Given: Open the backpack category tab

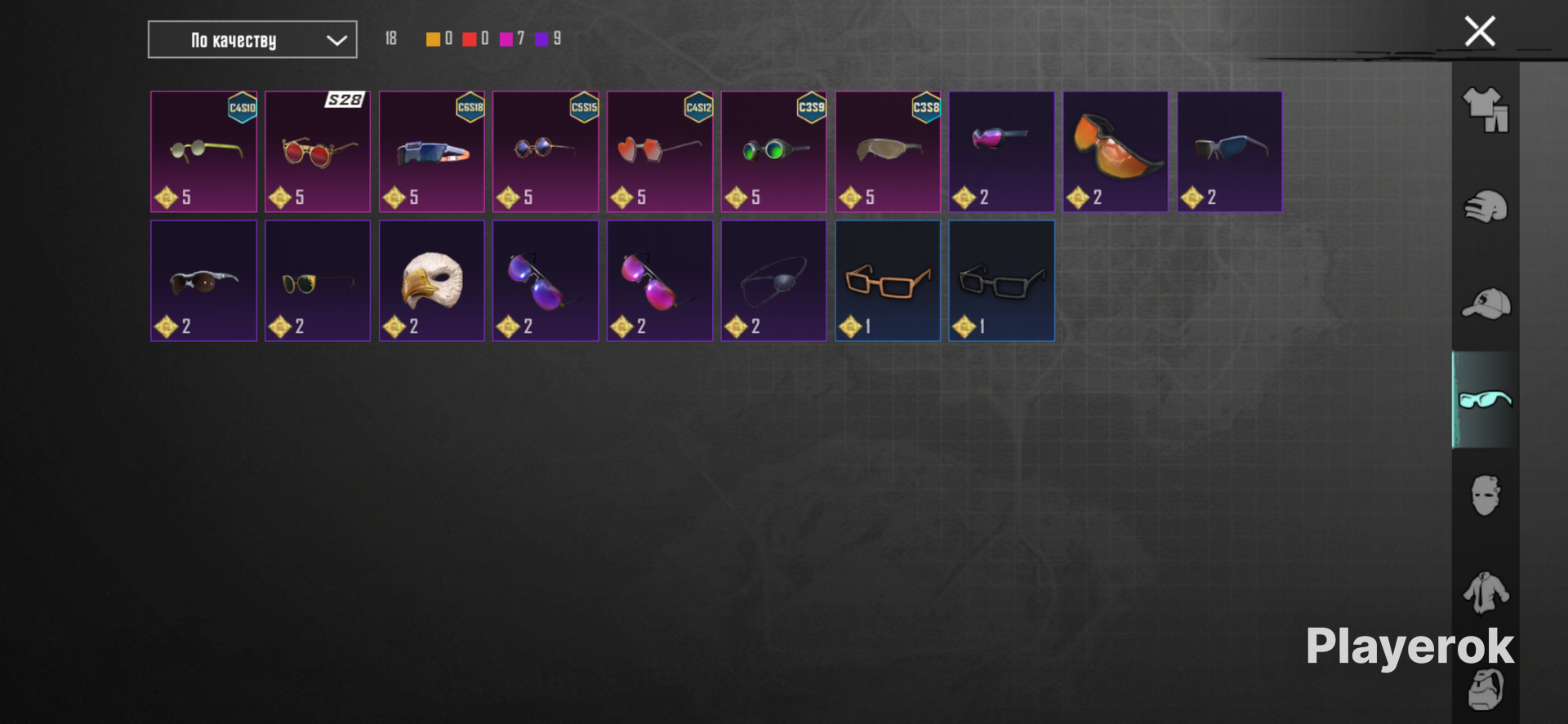Looking at the screenshot, I should click(1486, 690).
